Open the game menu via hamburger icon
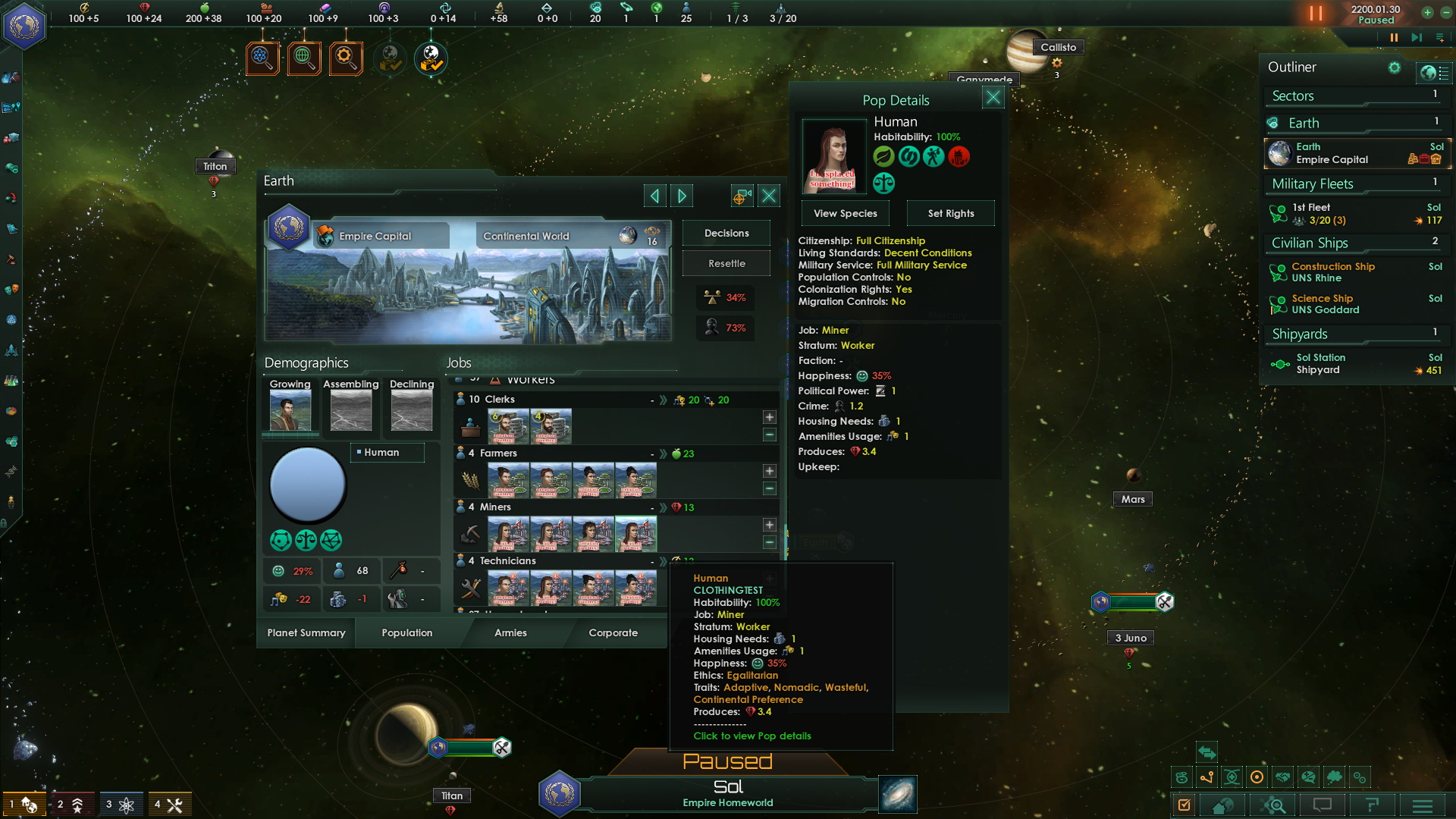Image resolution: width=1456 pixels, height=819 pixels. point(1423,805)
